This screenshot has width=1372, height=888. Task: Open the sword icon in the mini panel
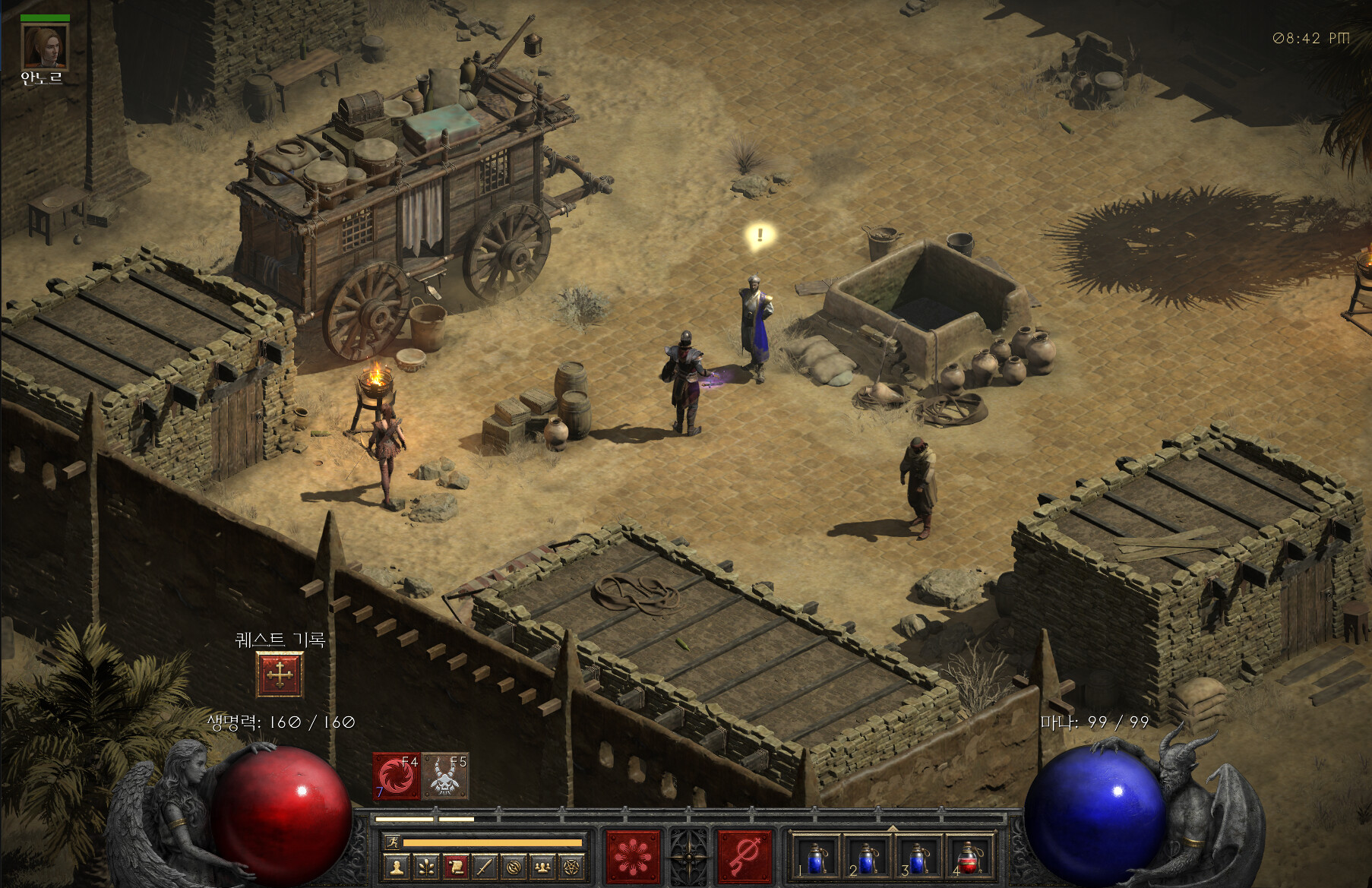coord(485,867)
